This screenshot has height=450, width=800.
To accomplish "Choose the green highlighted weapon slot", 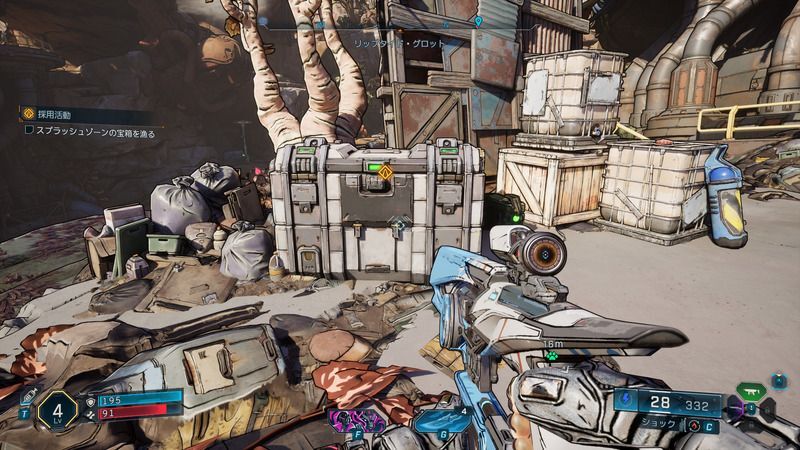I will [751, 389].
